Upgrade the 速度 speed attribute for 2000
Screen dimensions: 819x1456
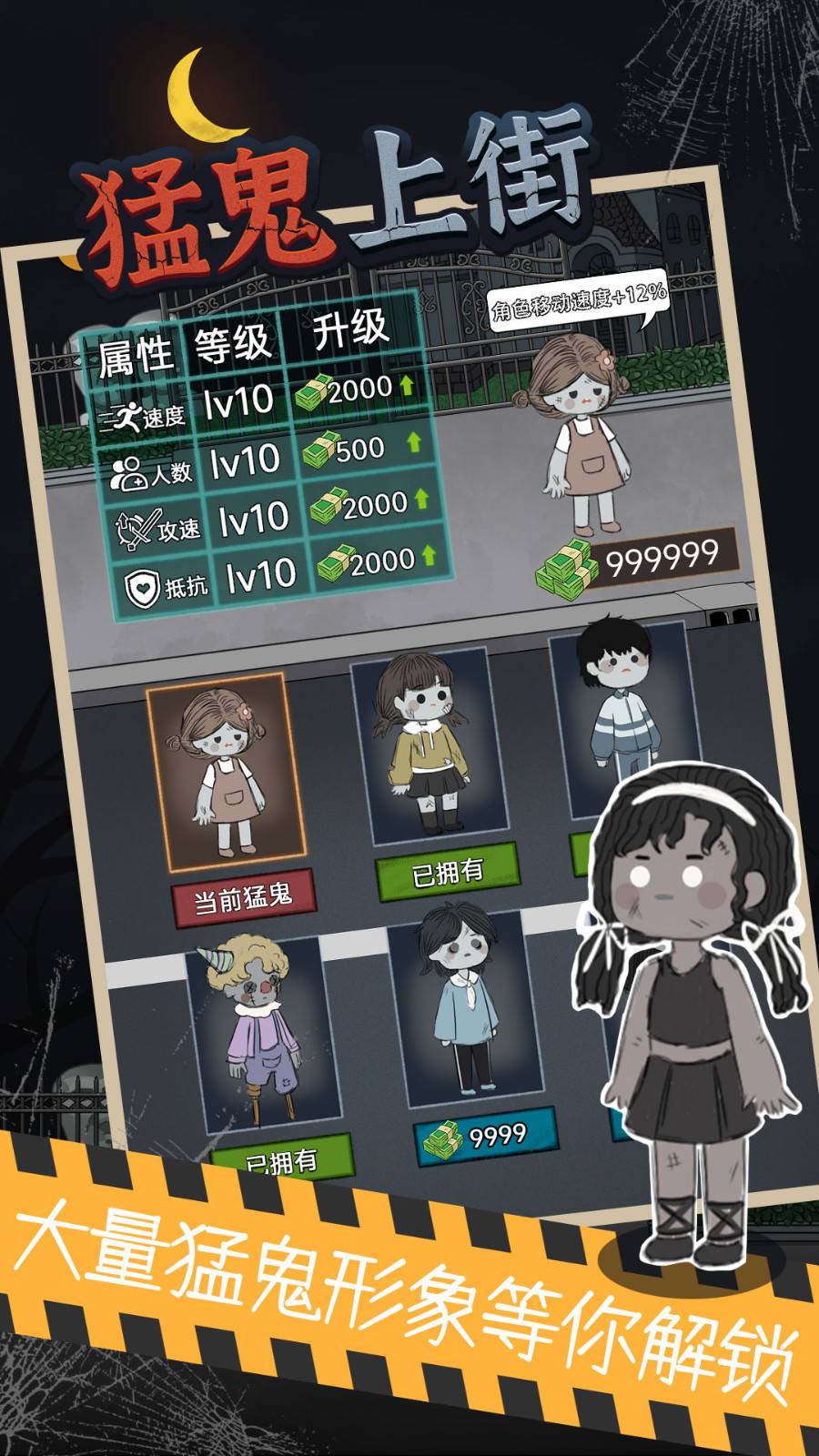(356, 391)
